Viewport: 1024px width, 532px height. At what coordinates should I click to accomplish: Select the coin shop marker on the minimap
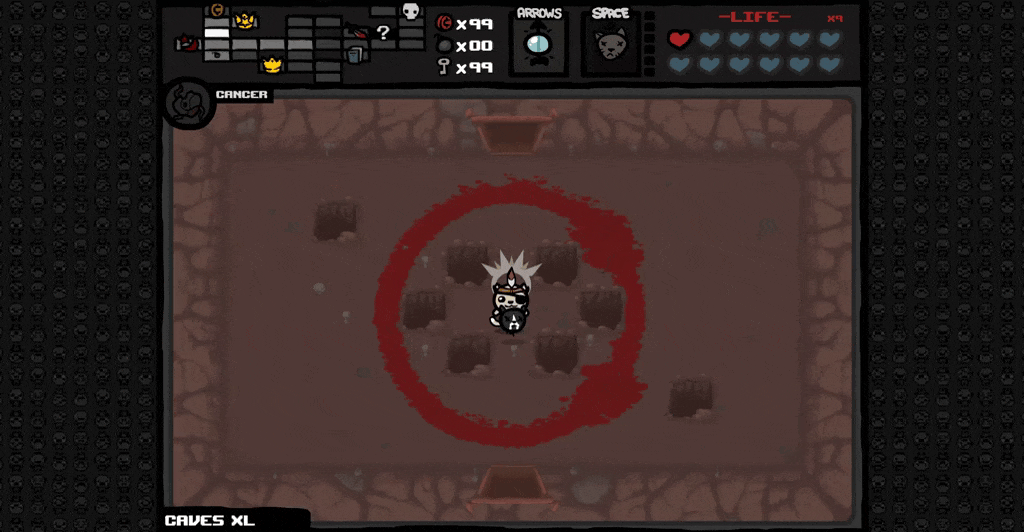(x=216, y=10)
